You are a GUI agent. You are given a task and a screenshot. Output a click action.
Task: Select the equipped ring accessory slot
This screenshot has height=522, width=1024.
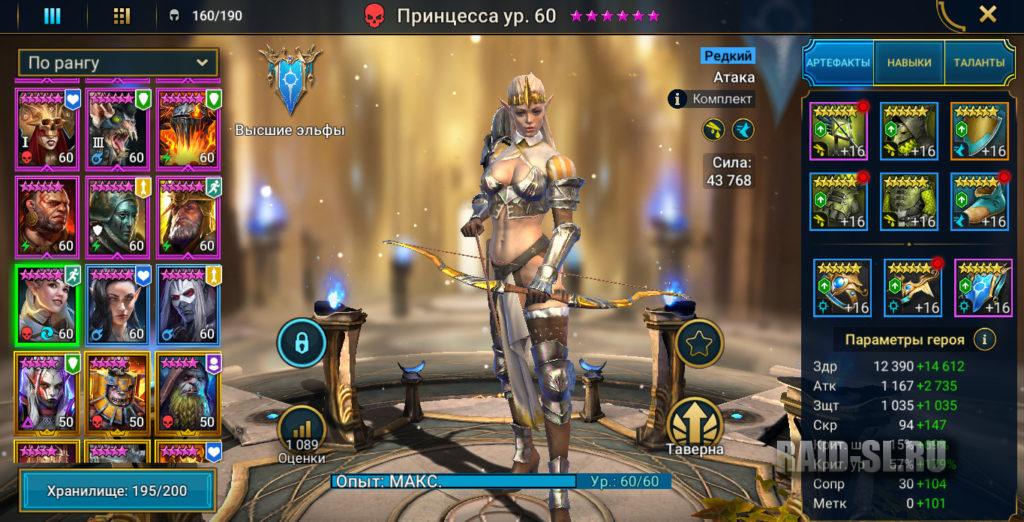click(841, 288)
